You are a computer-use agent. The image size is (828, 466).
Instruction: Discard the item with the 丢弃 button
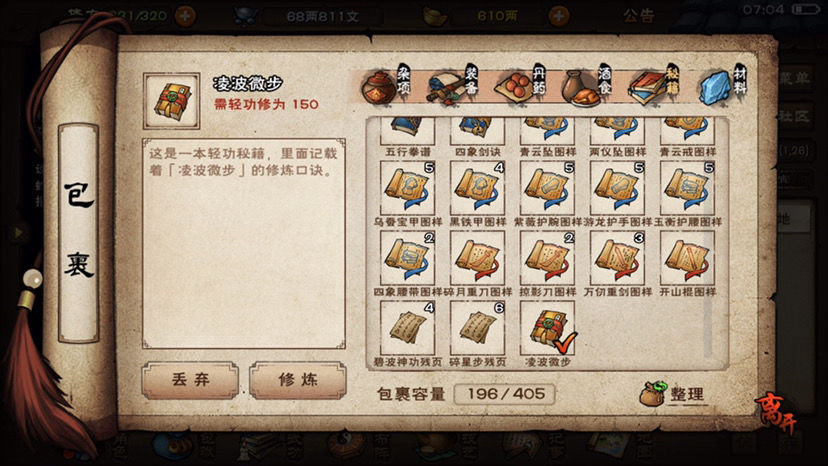(189, 381)
